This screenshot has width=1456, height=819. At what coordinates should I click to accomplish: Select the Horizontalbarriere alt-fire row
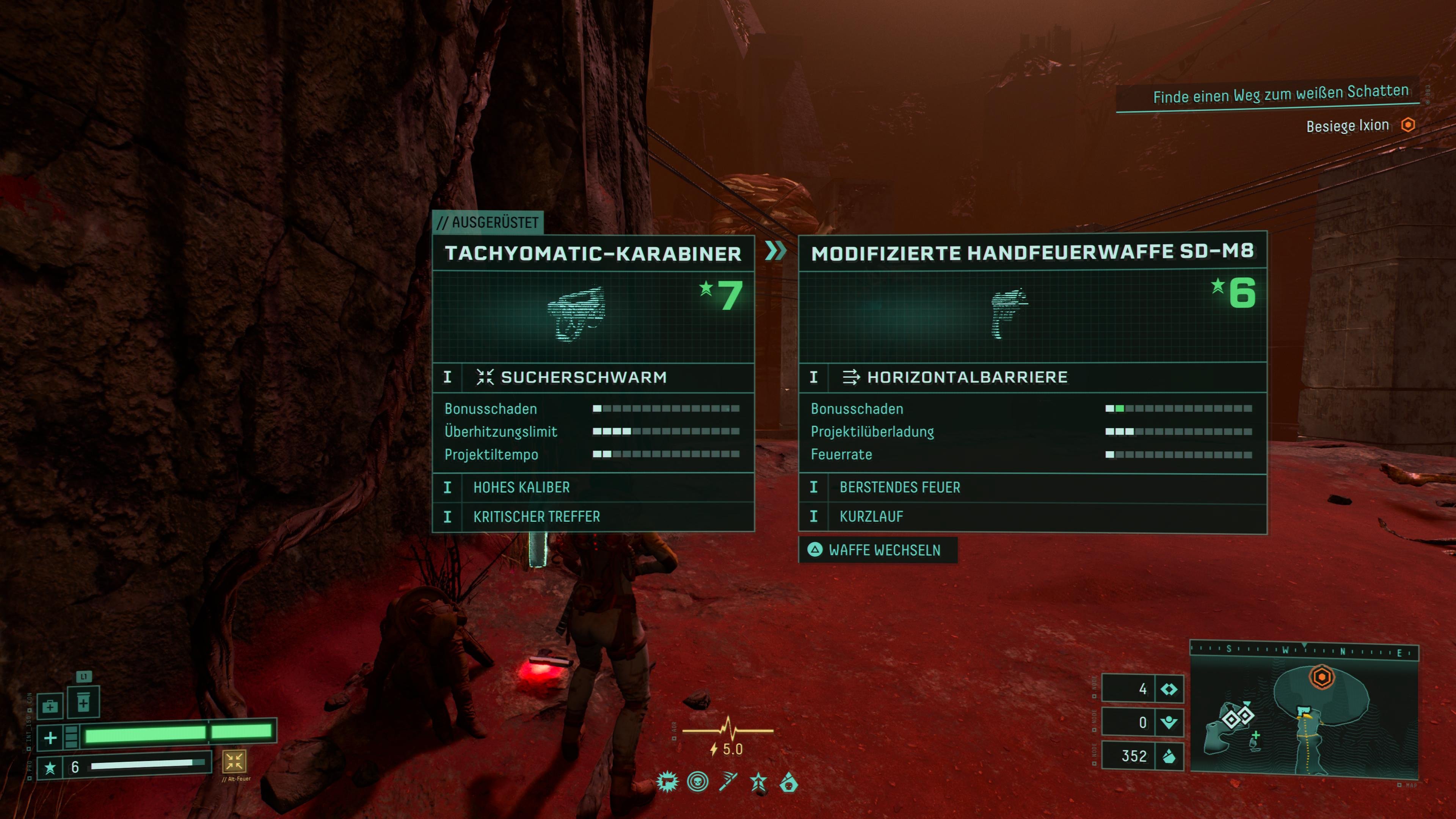1032,377
